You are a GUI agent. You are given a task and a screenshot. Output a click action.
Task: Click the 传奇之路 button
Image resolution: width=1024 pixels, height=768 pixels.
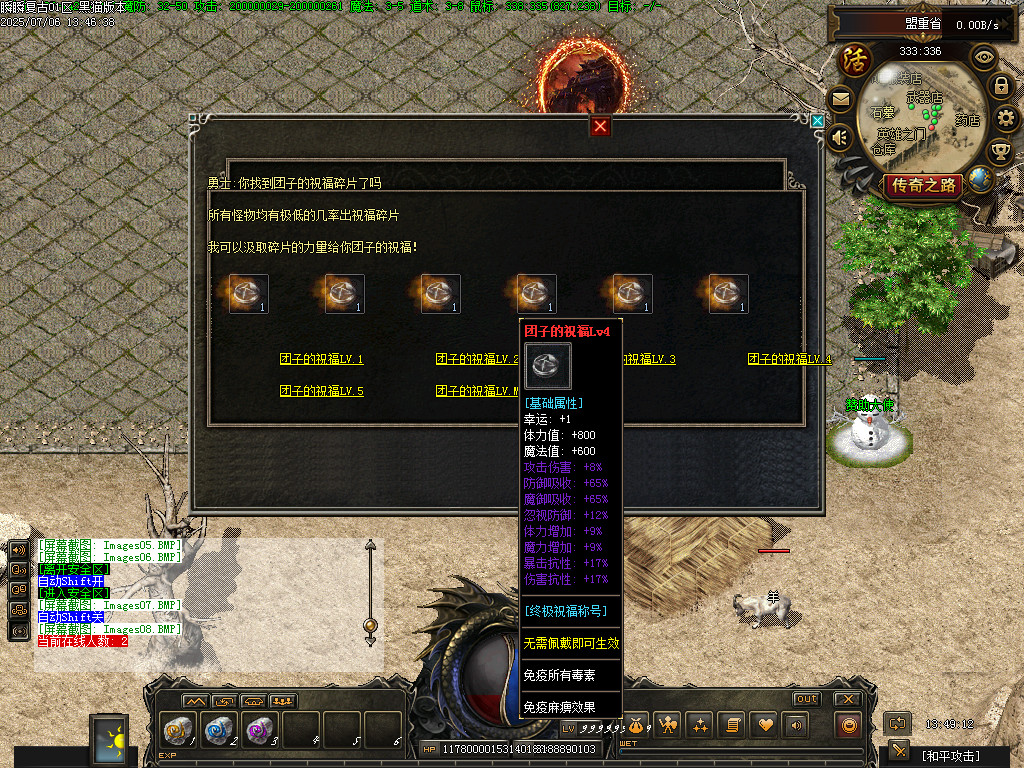pos(923,185)
